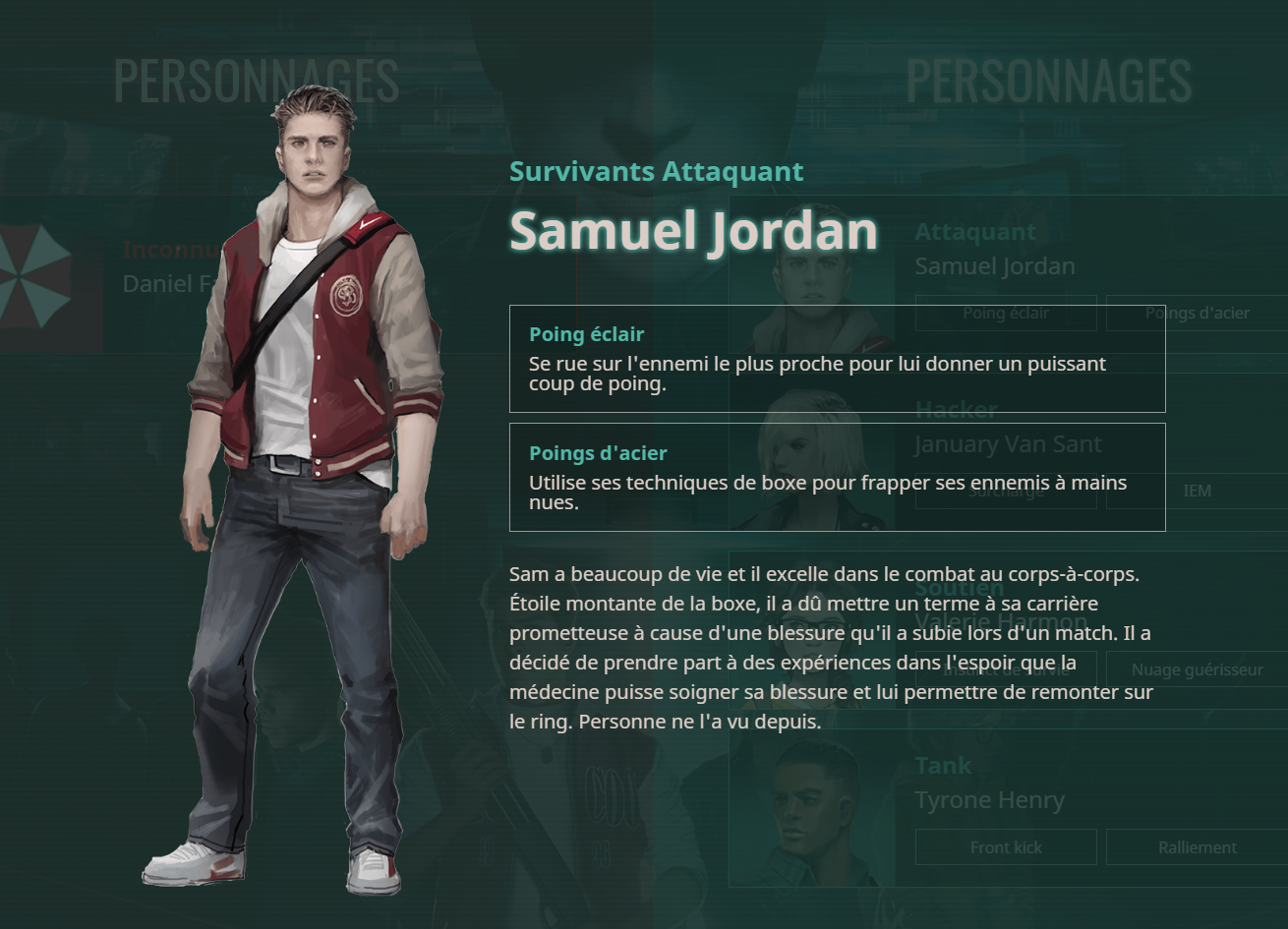Pick January Van Sant's blonde portrait
Screen dimensions: 1288x929
click(812, 447)
